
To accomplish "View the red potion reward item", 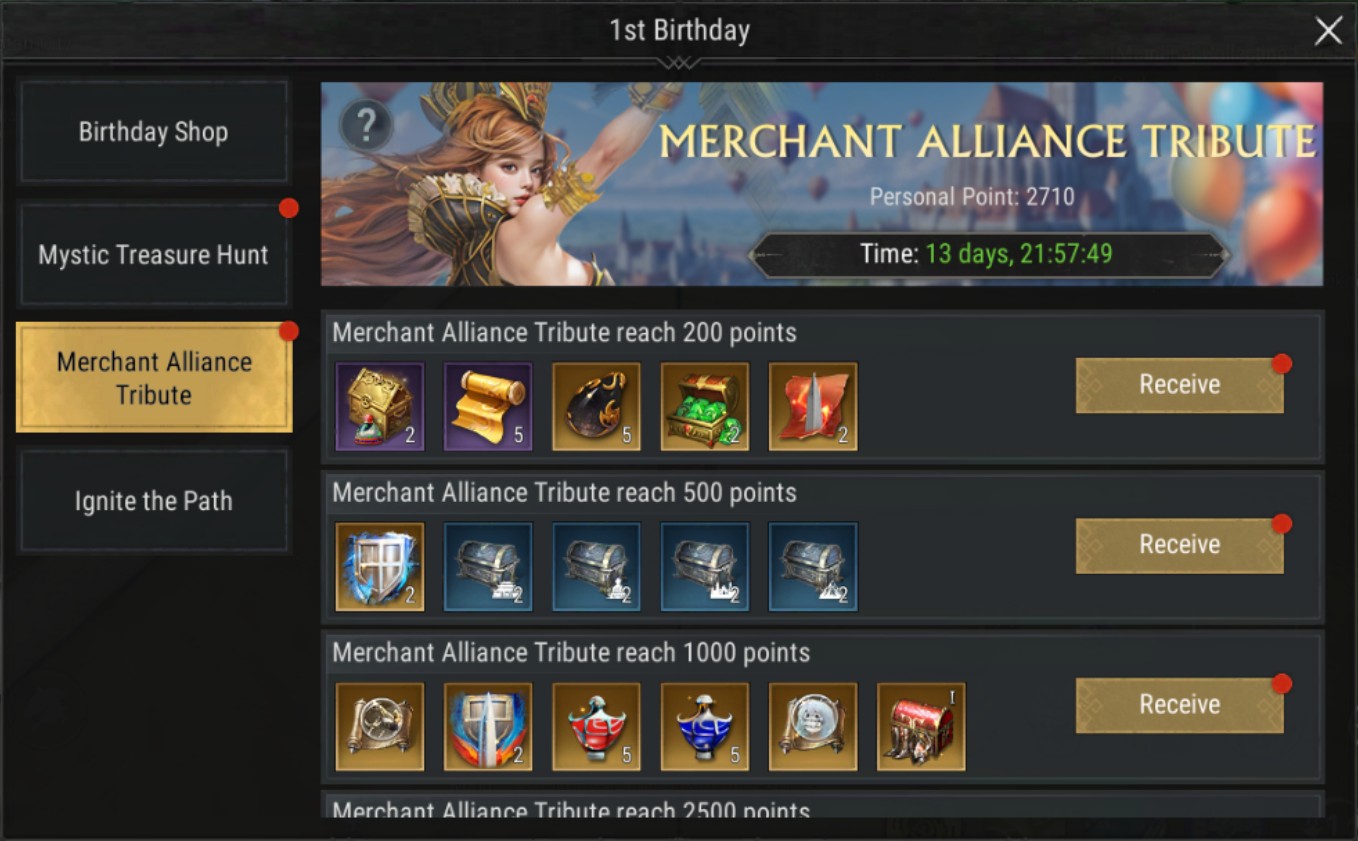I will [x=596, y=727].
